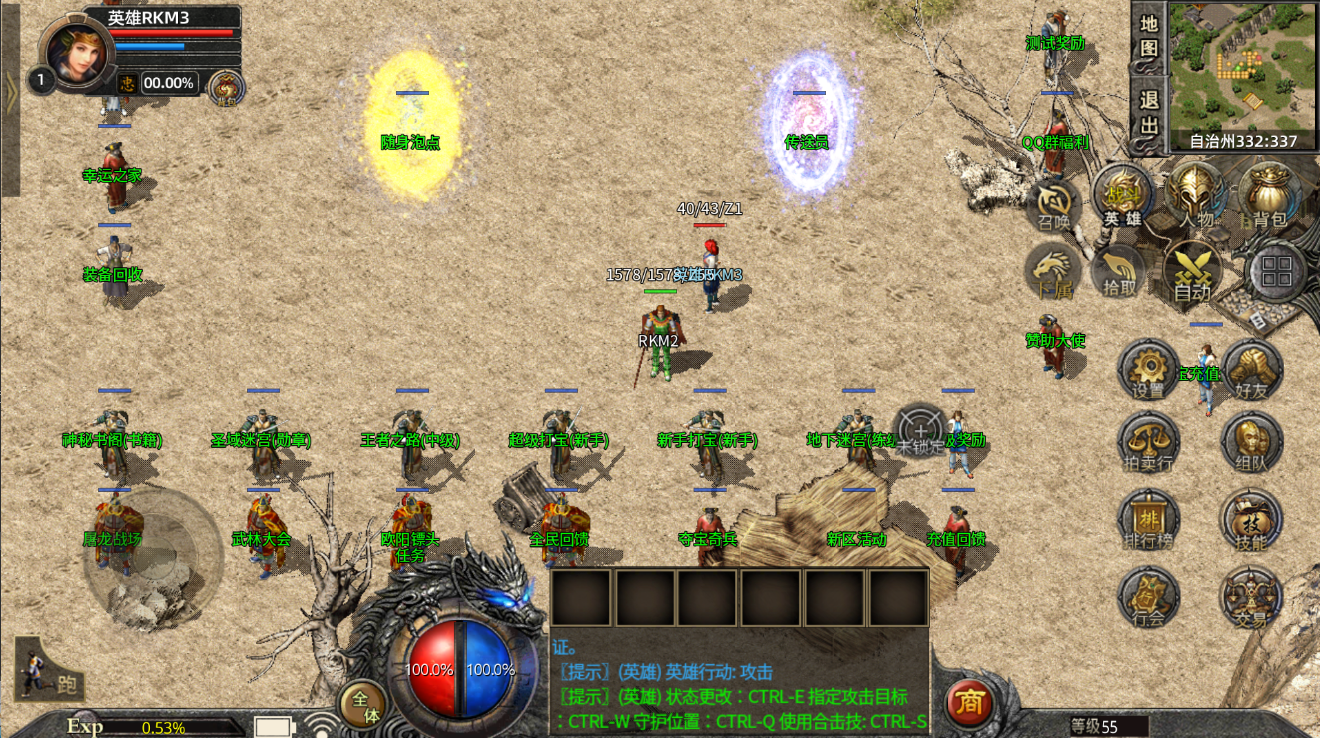This screenshot has width=1320, height=738.
Task: Open the 背包 bag inventory
Action: (1268, 195)
